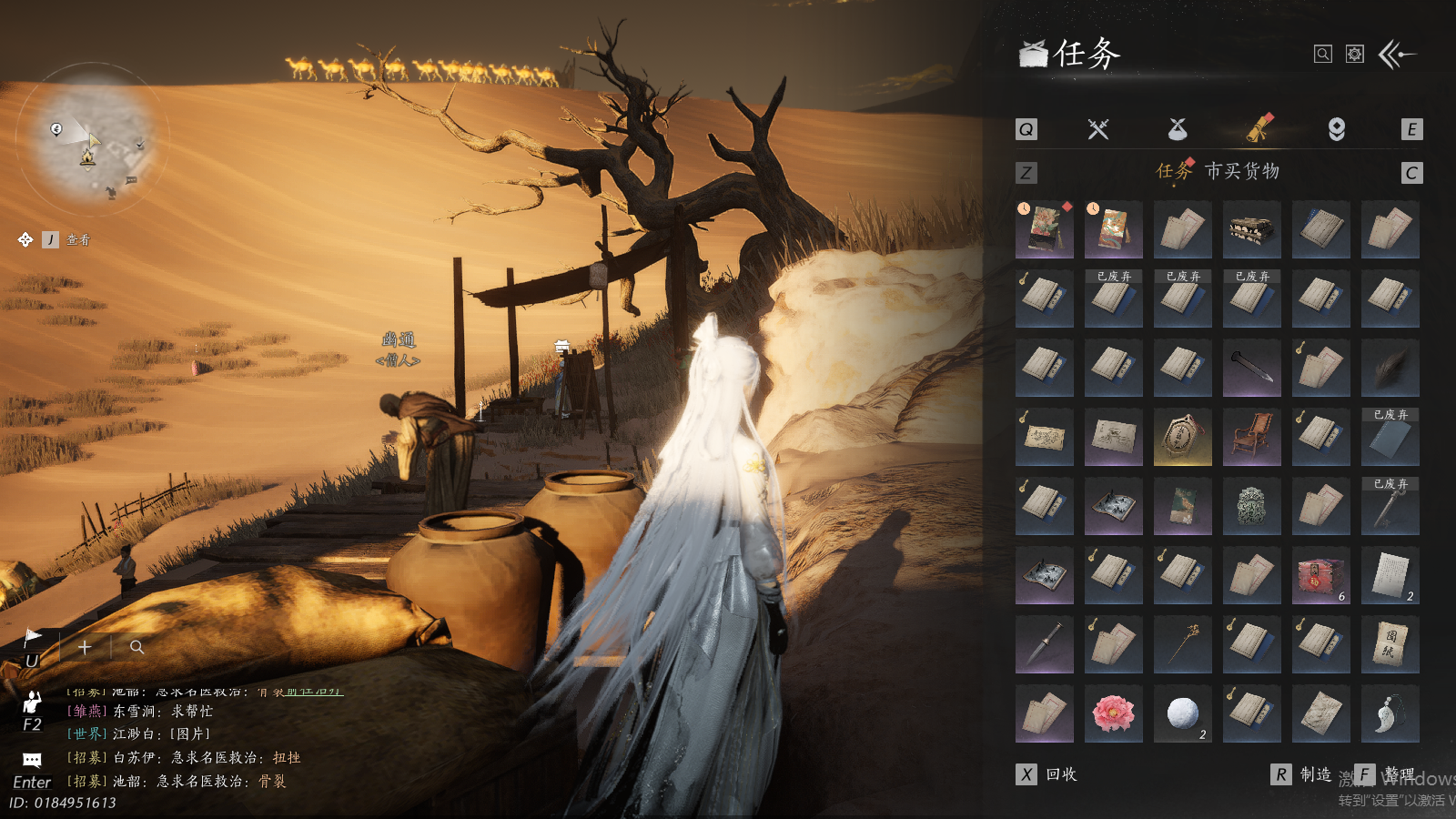This screenshot has height=819, width=1456.
Task: Click the 制造 crafting button
Action: (1303, 774)
